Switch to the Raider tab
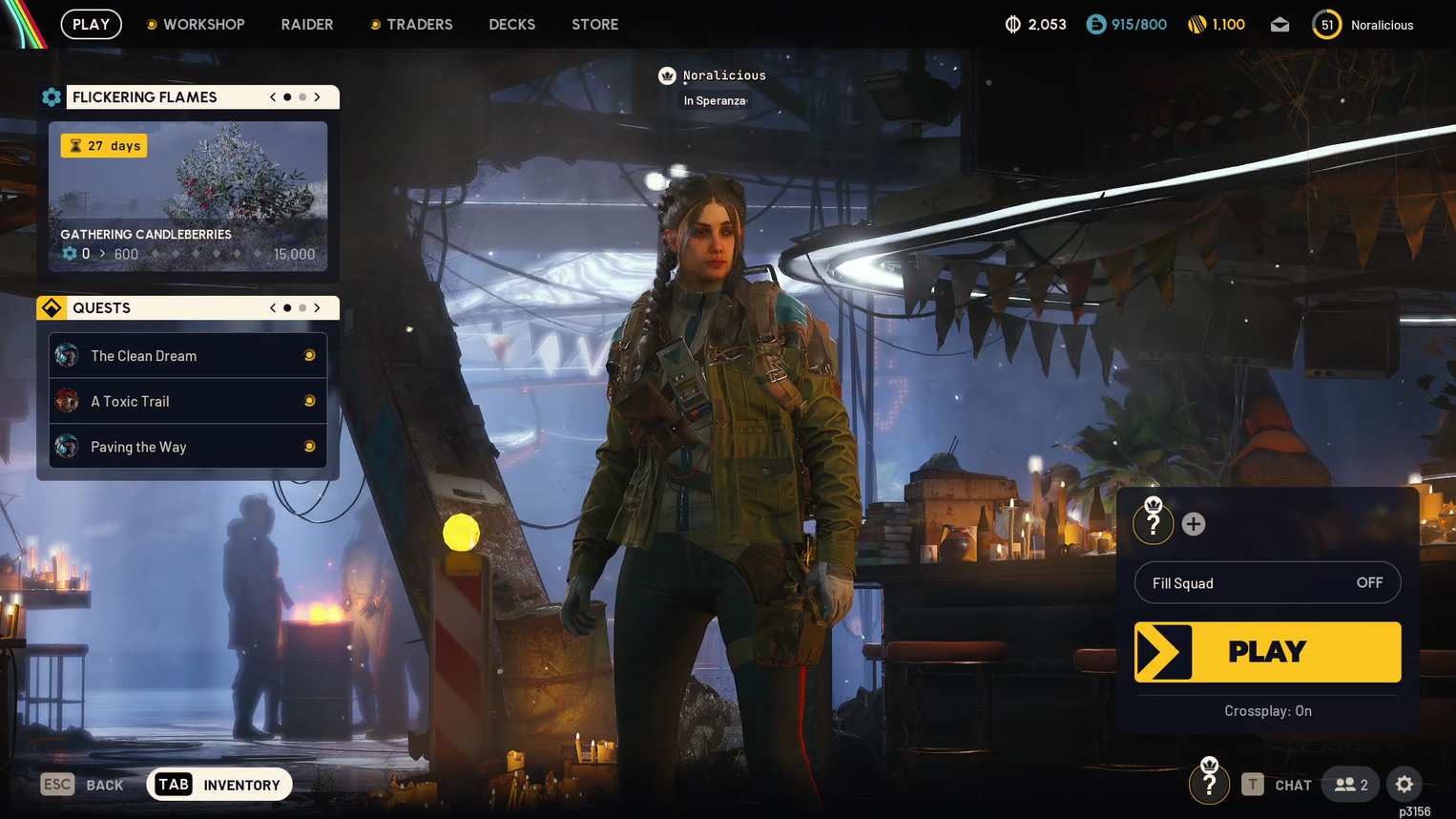 pyautogui.click(x=307, y=25)
